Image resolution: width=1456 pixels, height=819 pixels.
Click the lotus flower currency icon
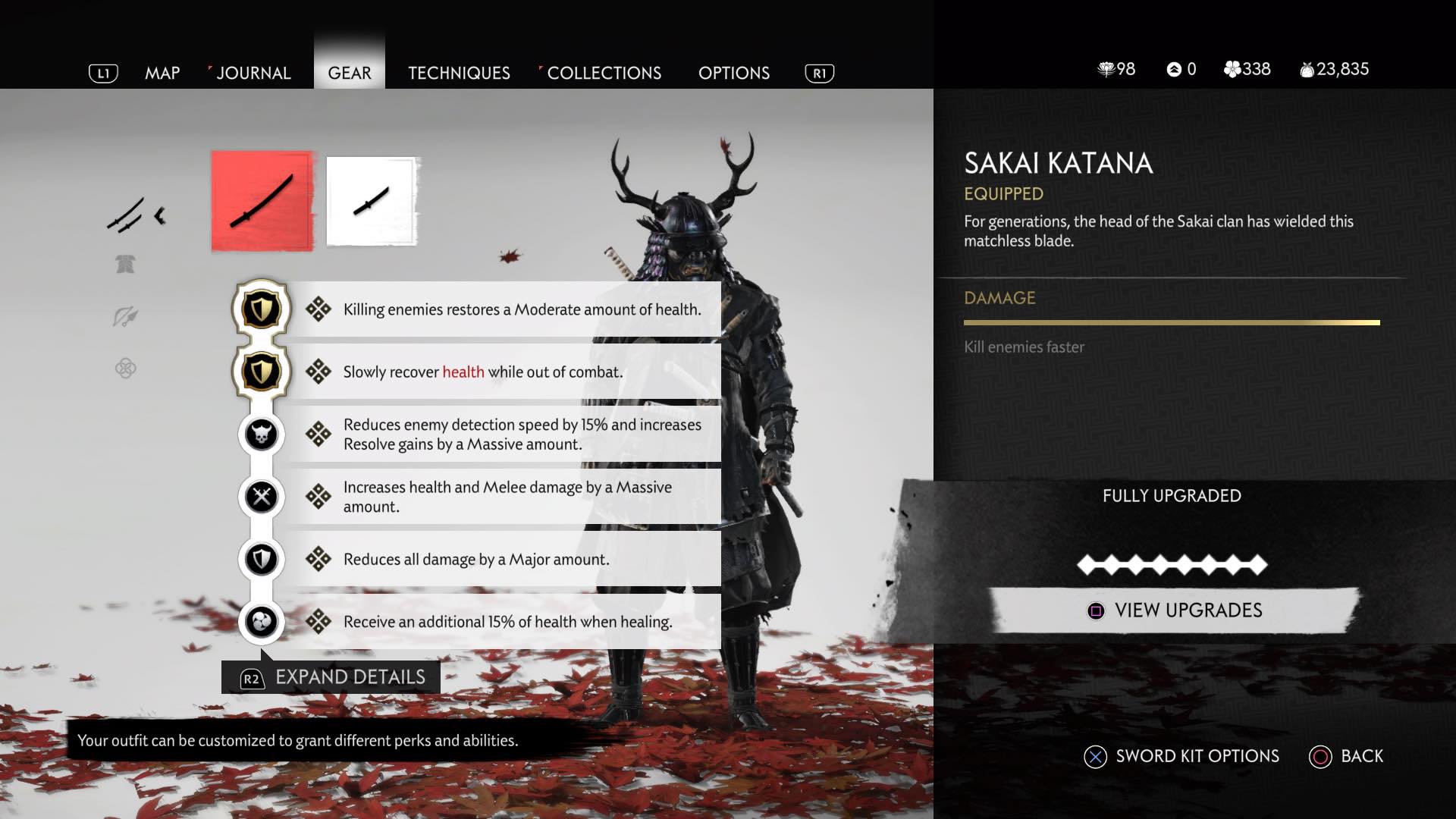1107,69
